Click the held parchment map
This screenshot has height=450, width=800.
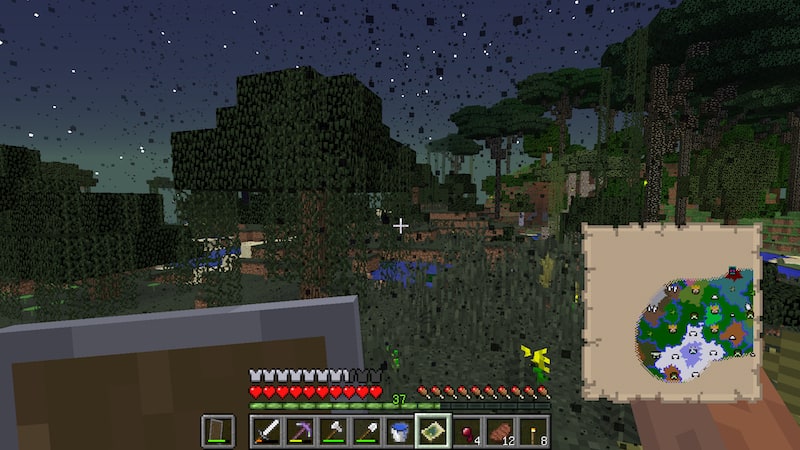tap(670, 312)
